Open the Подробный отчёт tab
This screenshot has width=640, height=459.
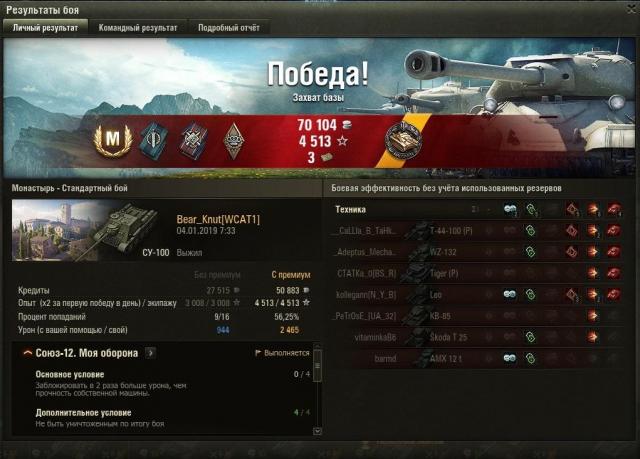point(228,28)
